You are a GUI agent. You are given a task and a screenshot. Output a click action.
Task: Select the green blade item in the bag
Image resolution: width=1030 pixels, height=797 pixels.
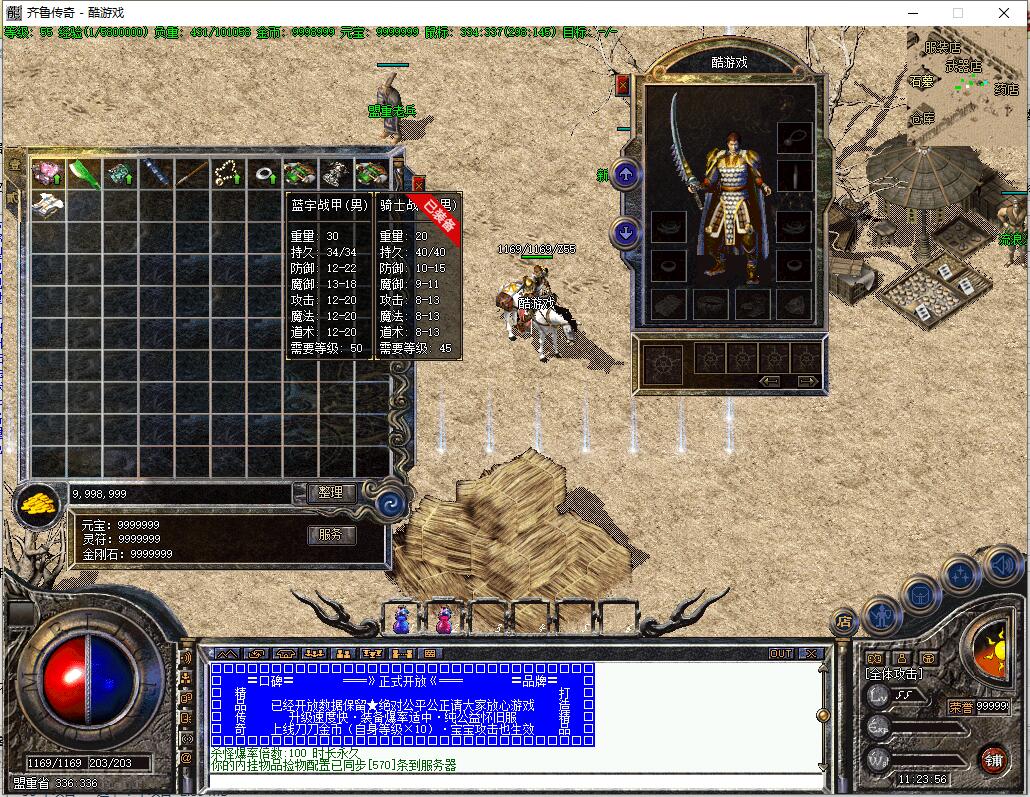83,172
